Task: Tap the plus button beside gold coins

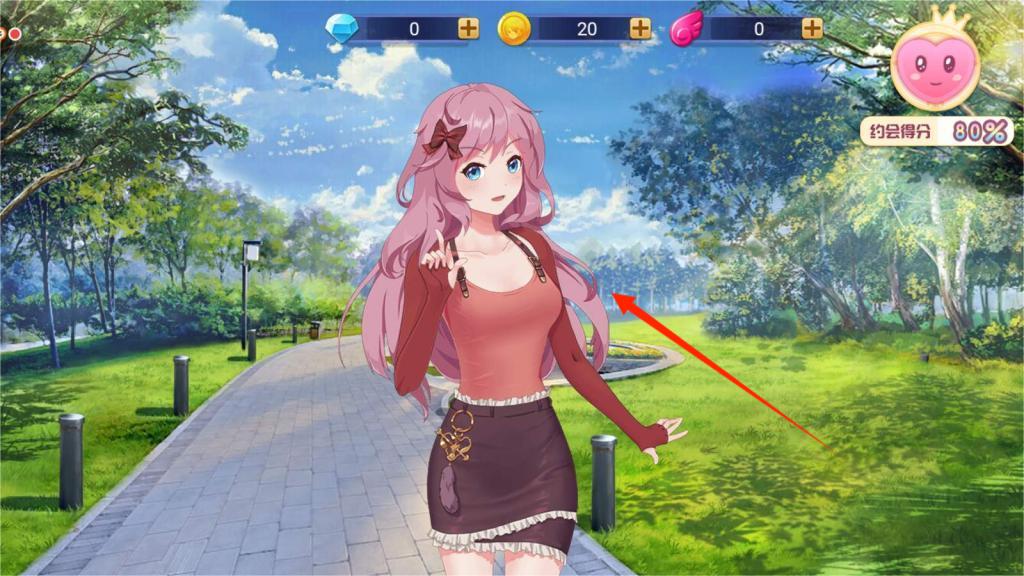Action: (640, 29)
